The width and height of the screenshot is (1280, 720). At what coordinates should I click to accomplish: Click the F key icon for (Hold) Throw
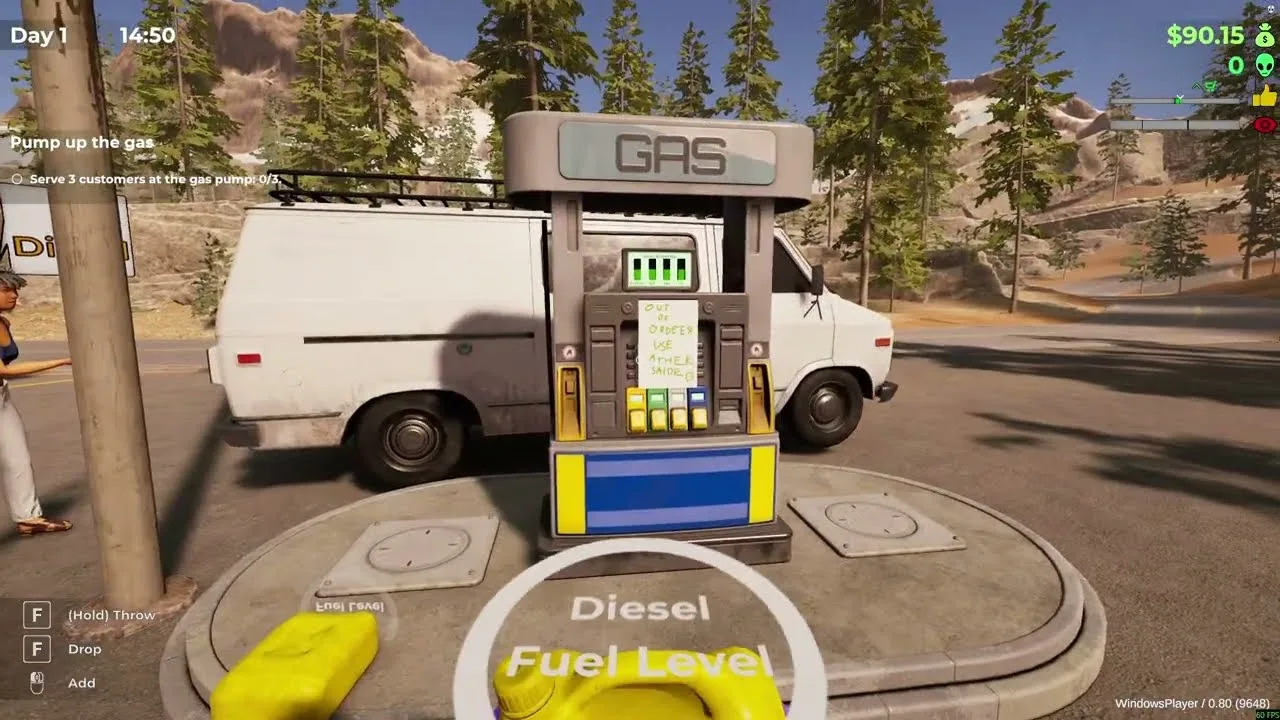(37, 615)
